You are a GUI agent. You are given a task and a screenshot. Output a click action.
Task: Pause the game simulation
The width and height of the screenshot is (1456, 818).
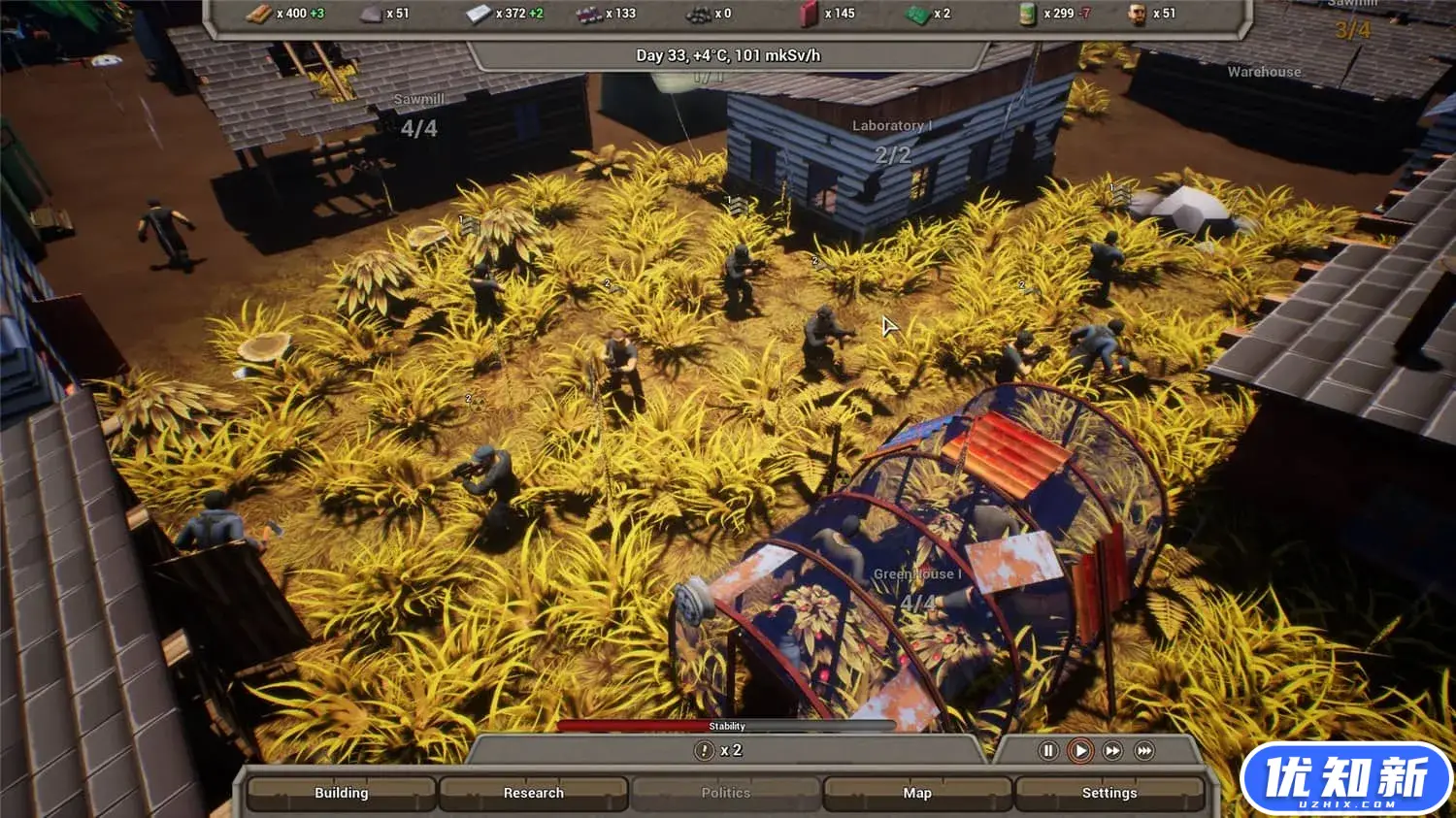[1048, 750]
